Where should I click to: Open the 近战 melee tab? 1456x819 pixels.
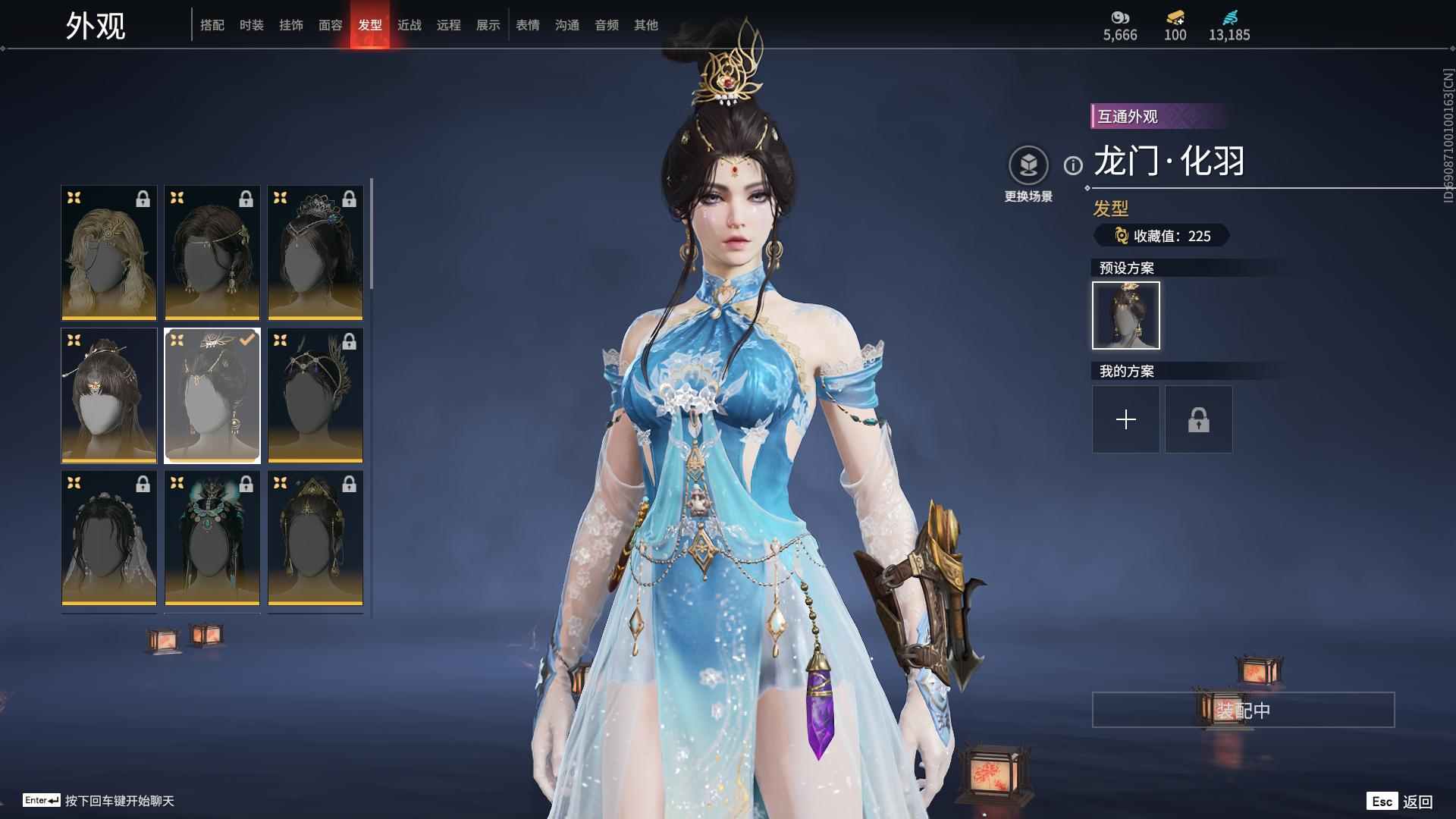coord(409,25)
